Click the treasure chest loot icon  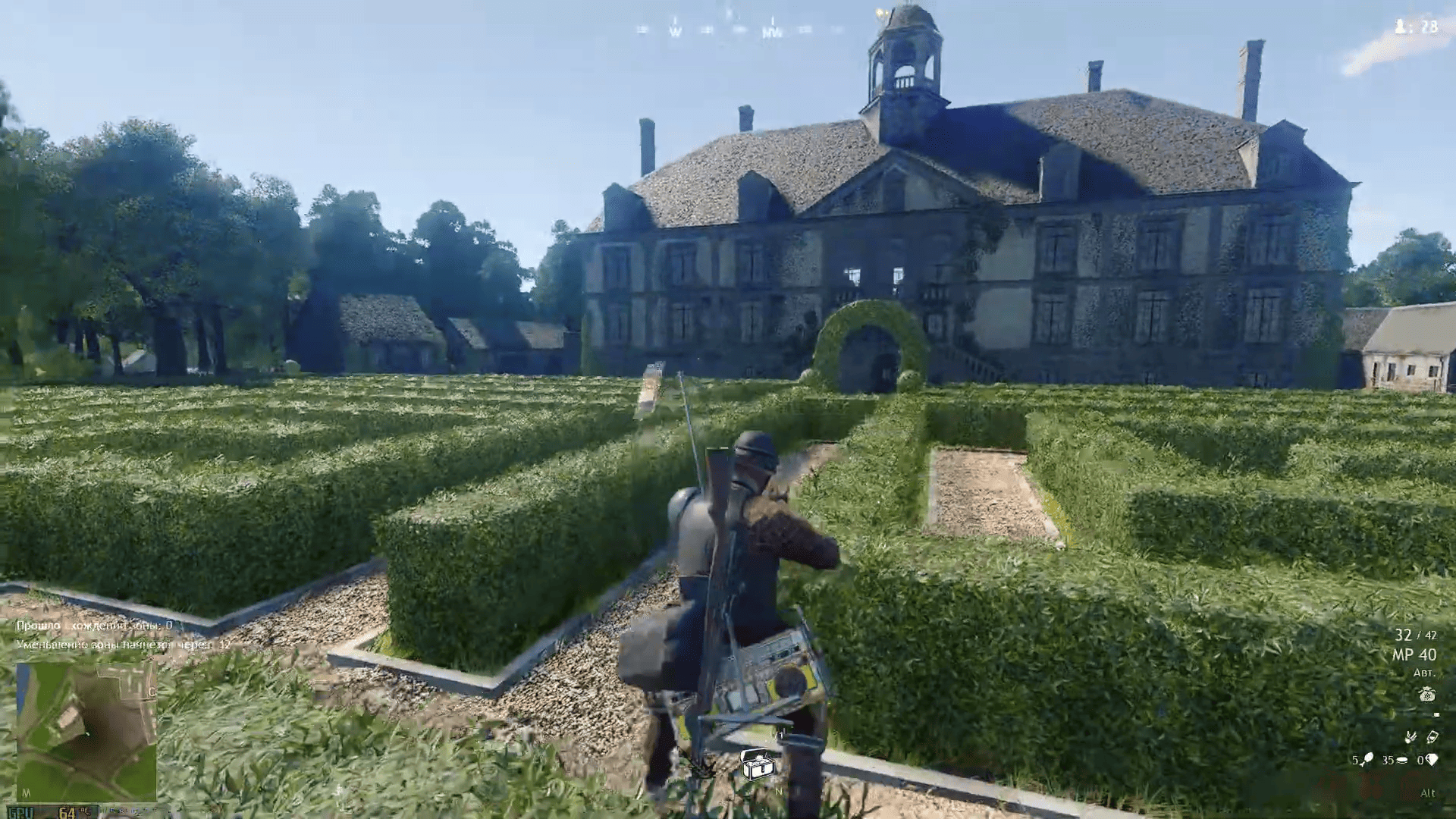click(756, 765)
